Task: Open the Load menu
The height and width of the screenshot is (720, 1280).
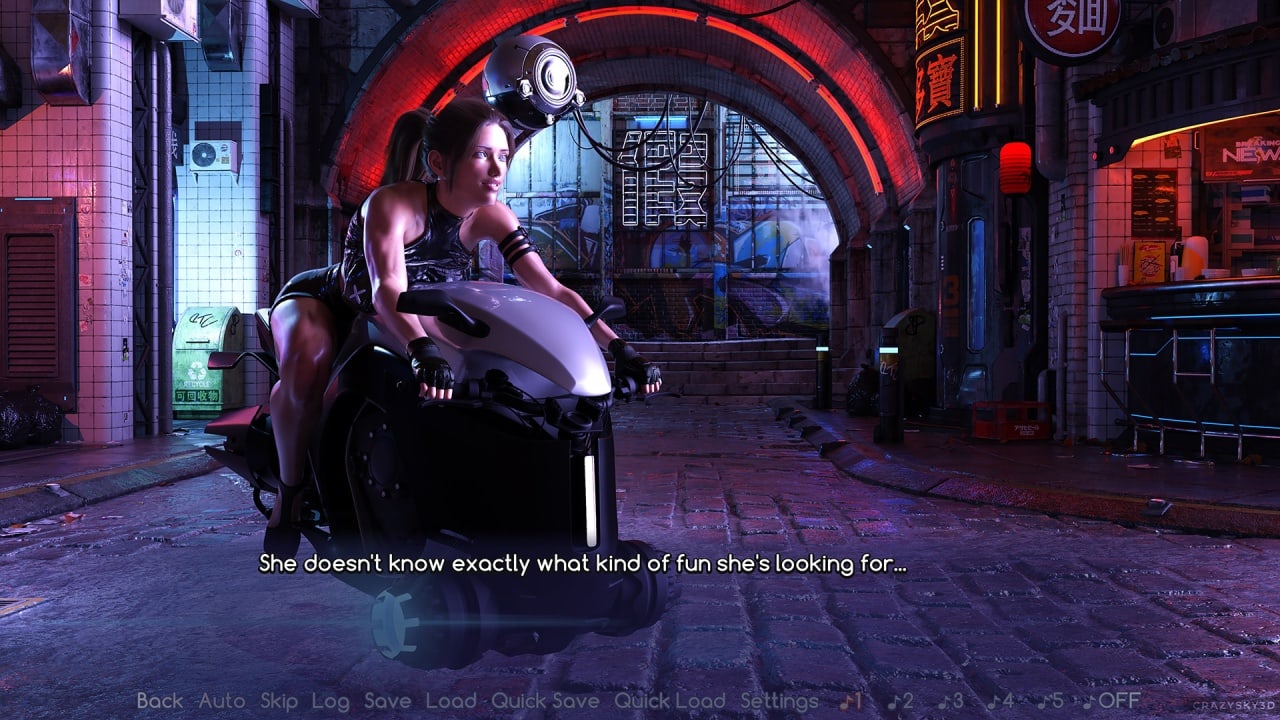Action: 451,701
